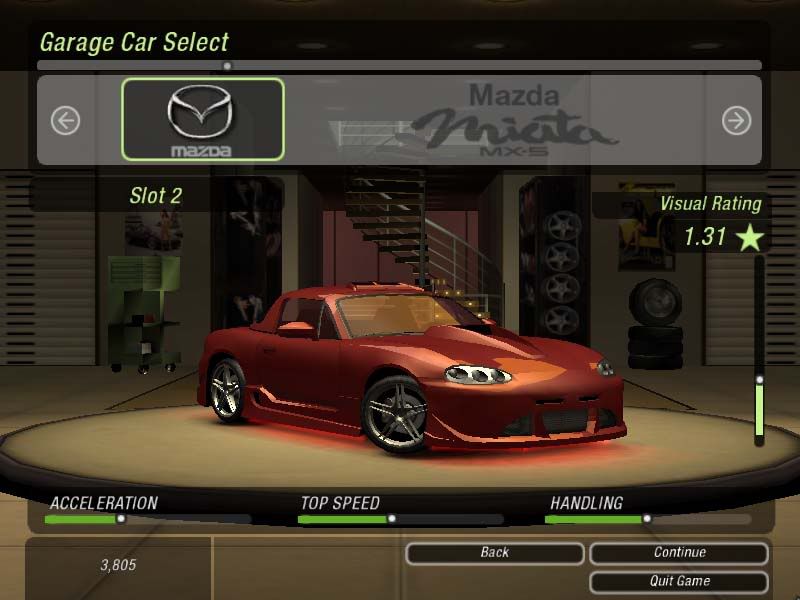This screenshot has width=800, height=600.
Task: Click the car list scrollbar handle
Action: pyautogui.click(x=227, y=66)
